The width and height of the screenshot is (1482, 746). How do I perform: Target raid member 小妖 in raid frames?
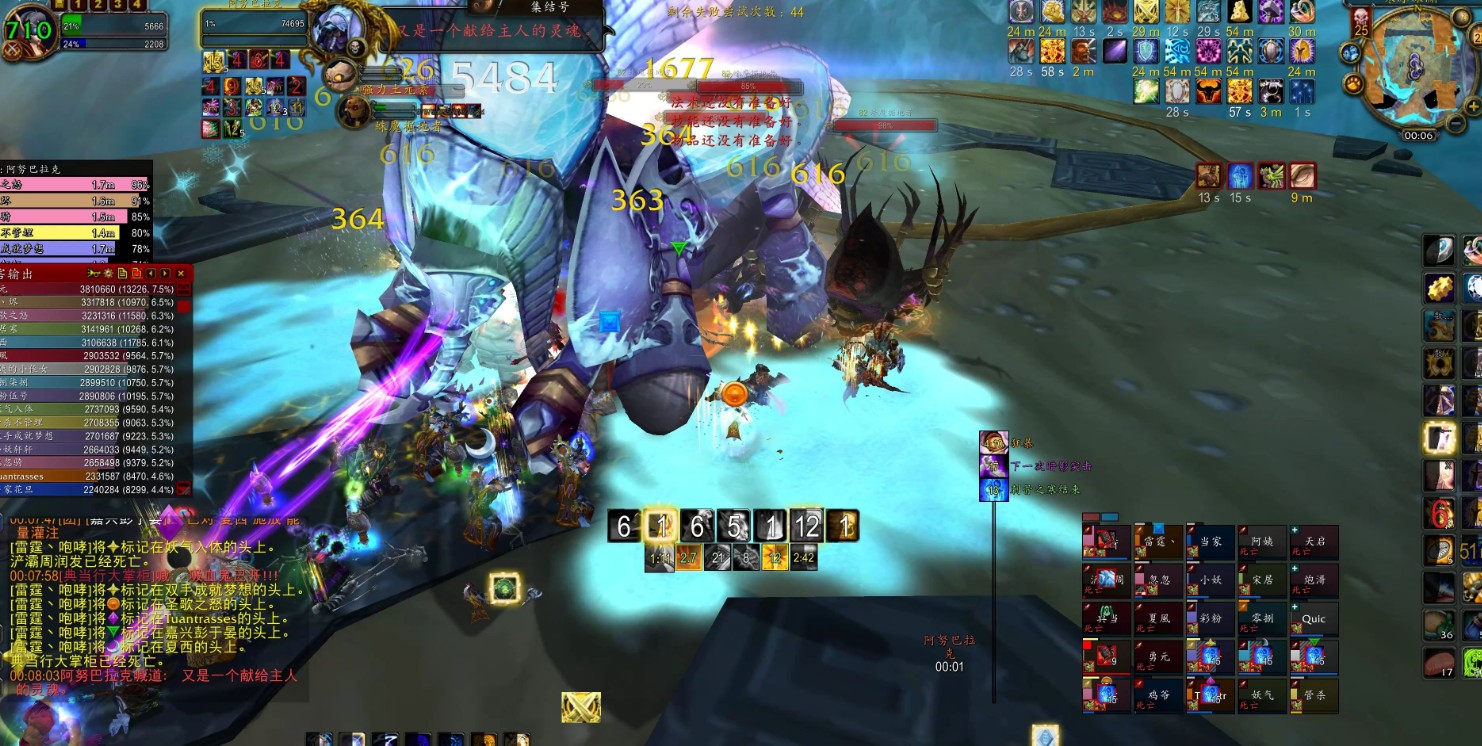tap(1211, 581)
